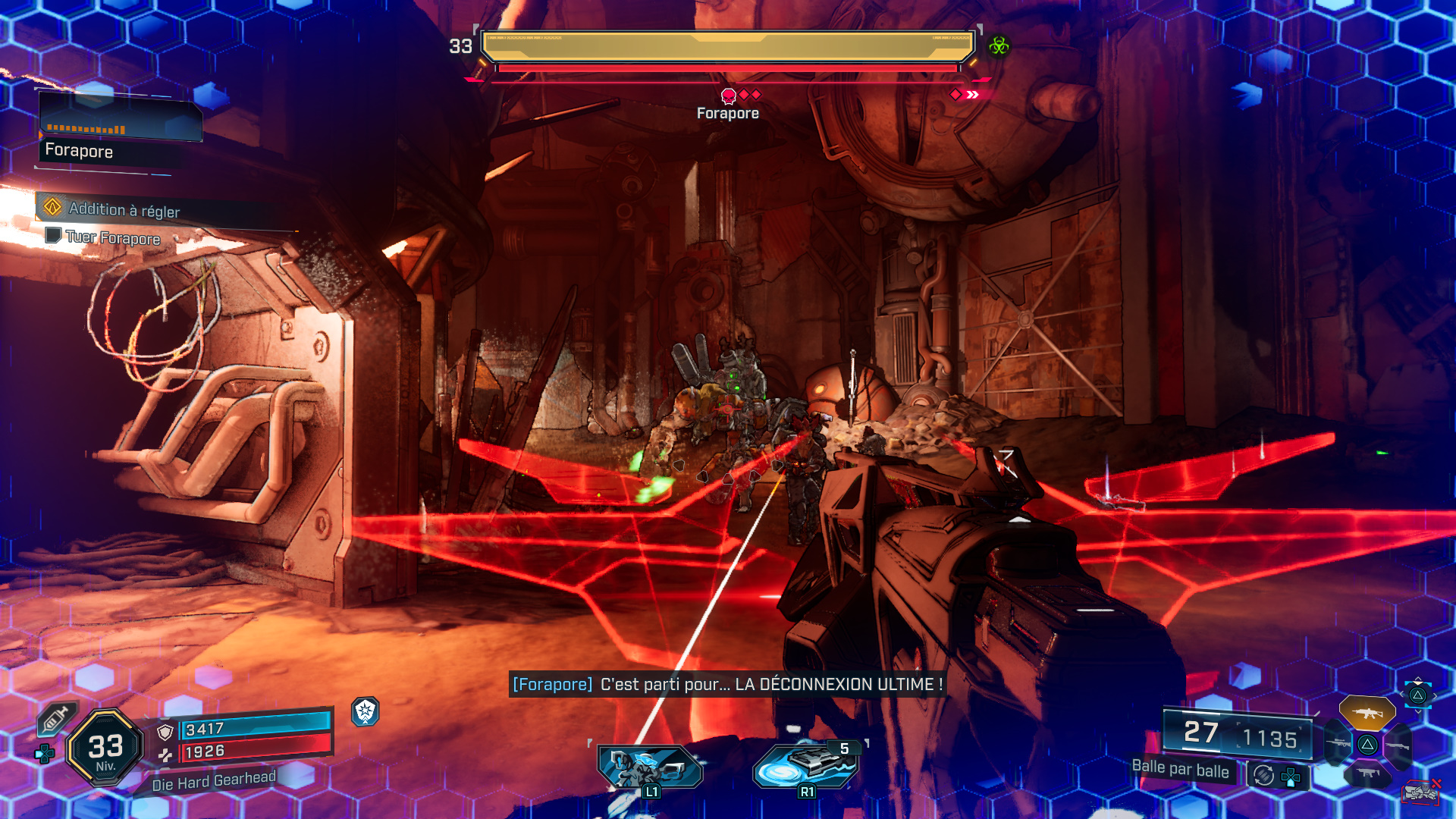Use the repkit syringe icon
Viewport: 1456px width, 819px height.
pyautogui.click(x=55, y=718)
